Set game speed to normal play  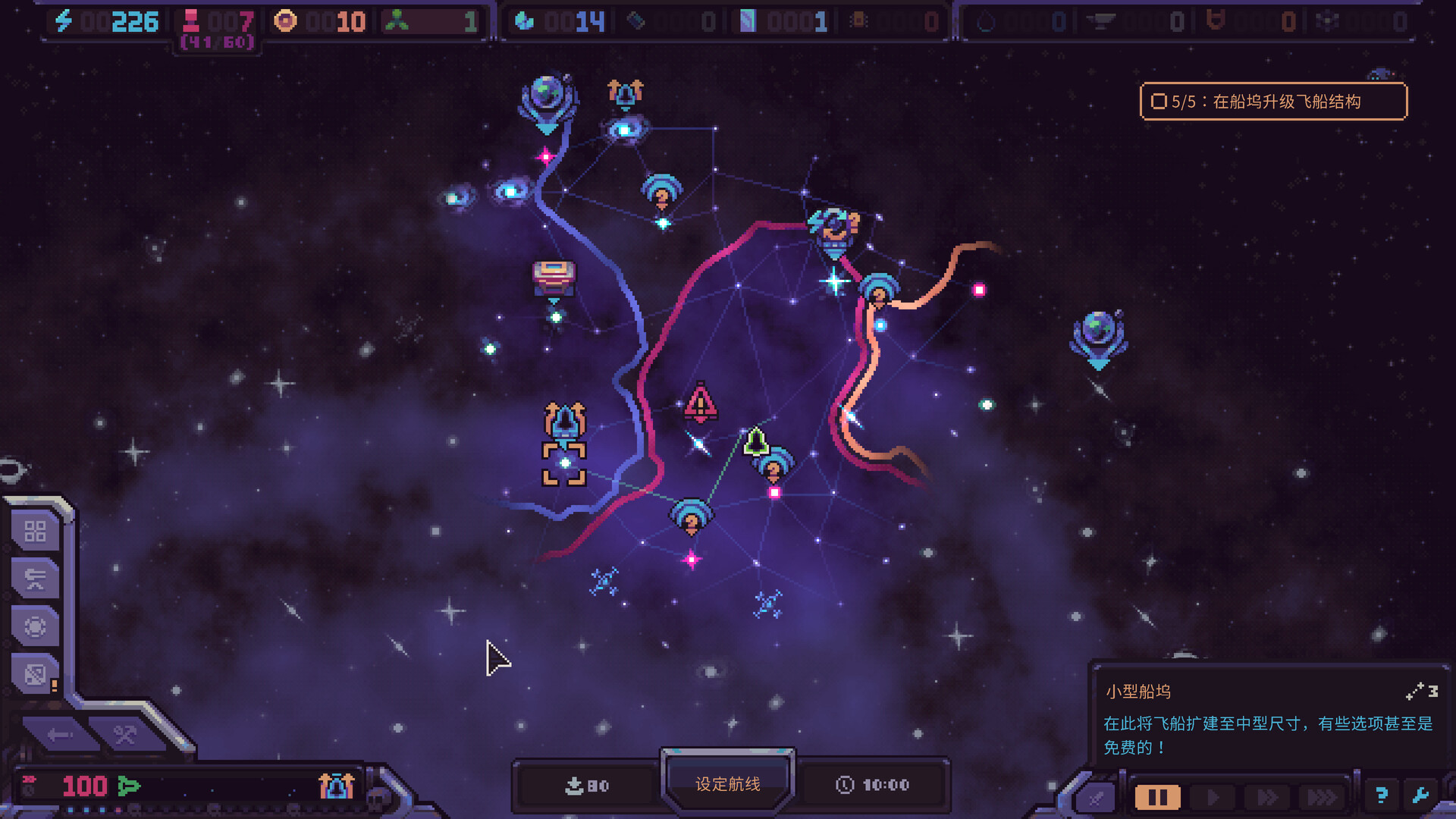pos(1213,797)
